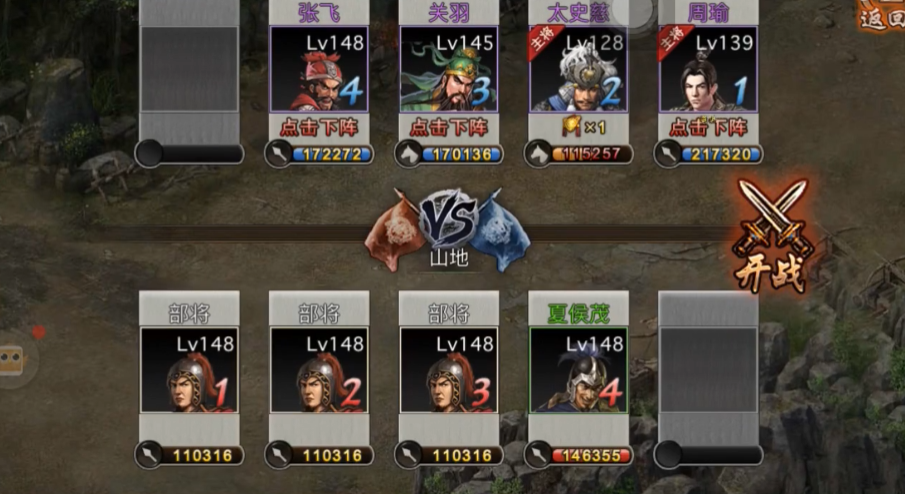Screen dimensions: 905x494
Task: Inspect enemy 部将 numbered 1
Action: pyautogui.click(x=189, y=370)
